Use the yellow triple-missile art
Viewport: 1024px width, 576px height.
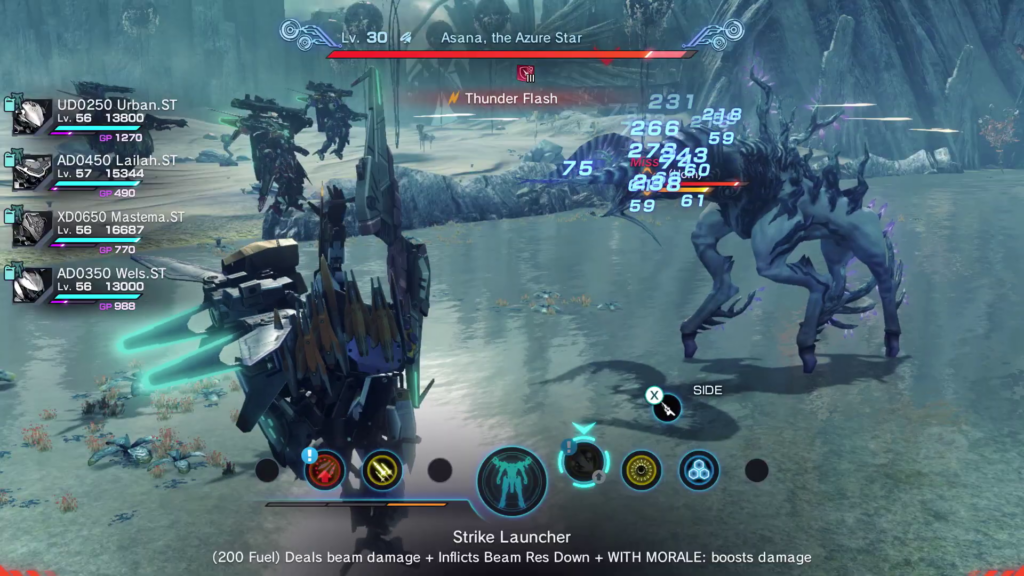coord(382,470)
